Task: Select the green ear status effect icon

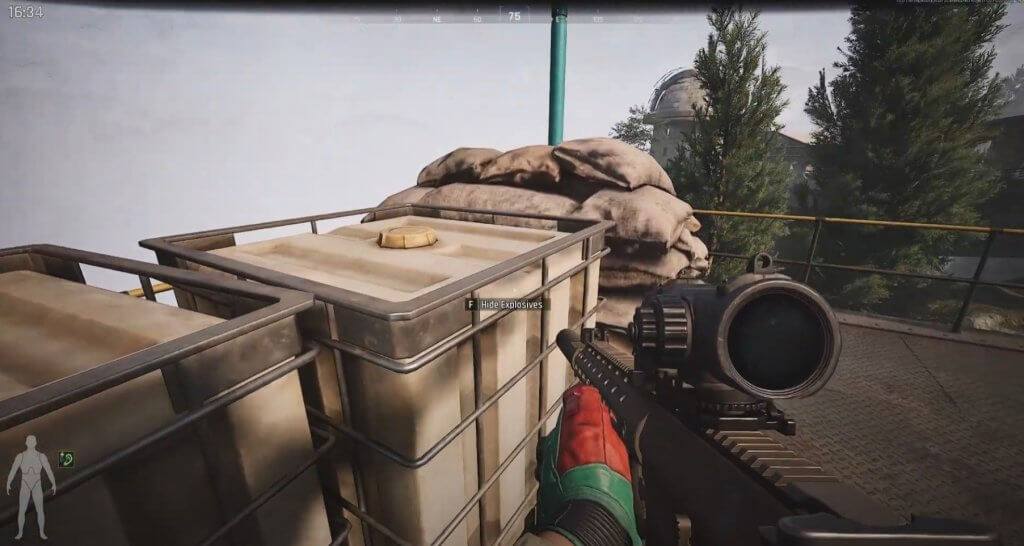Action: pos(67,459)
